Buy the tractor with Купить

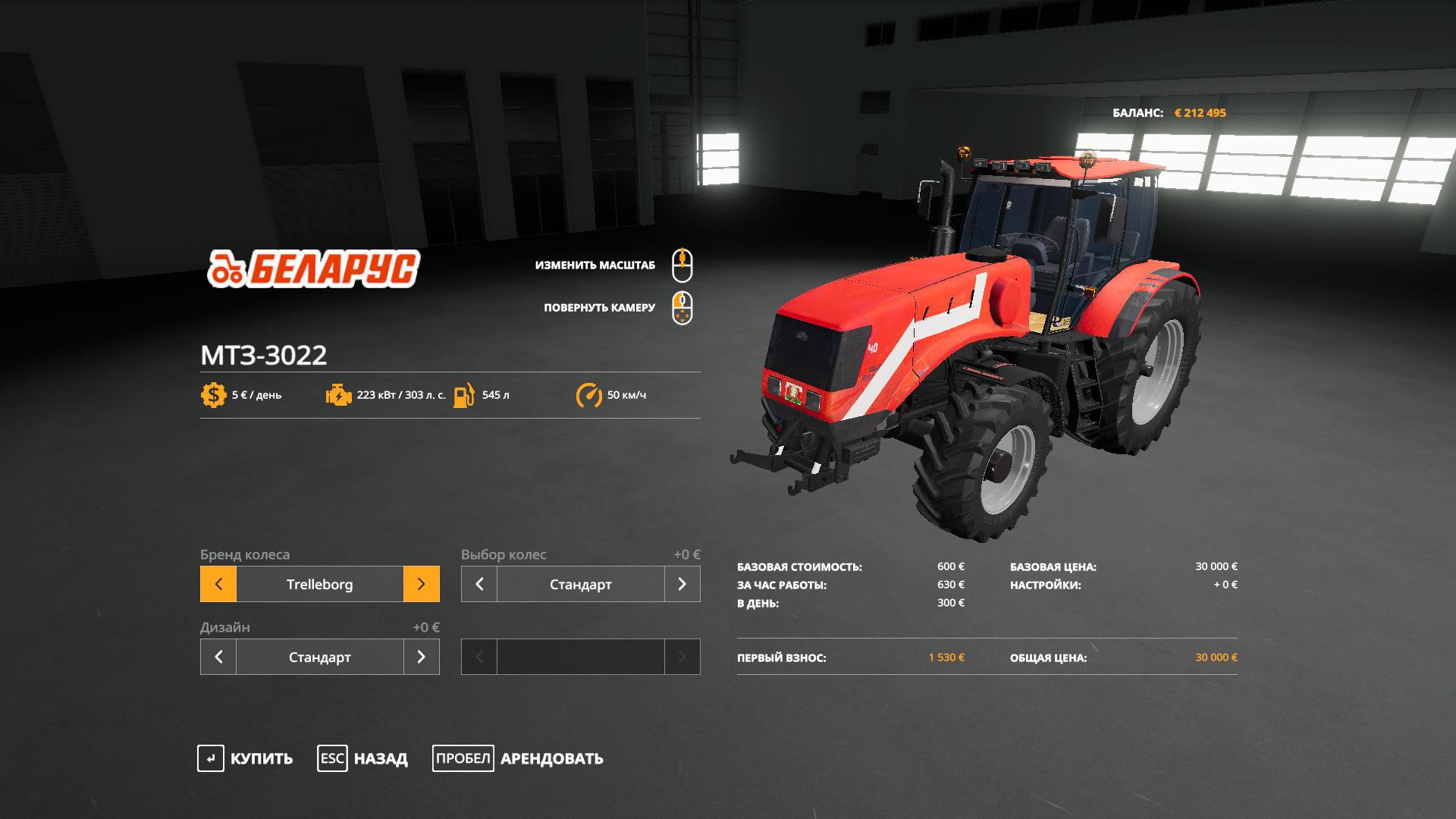point(245,758)
